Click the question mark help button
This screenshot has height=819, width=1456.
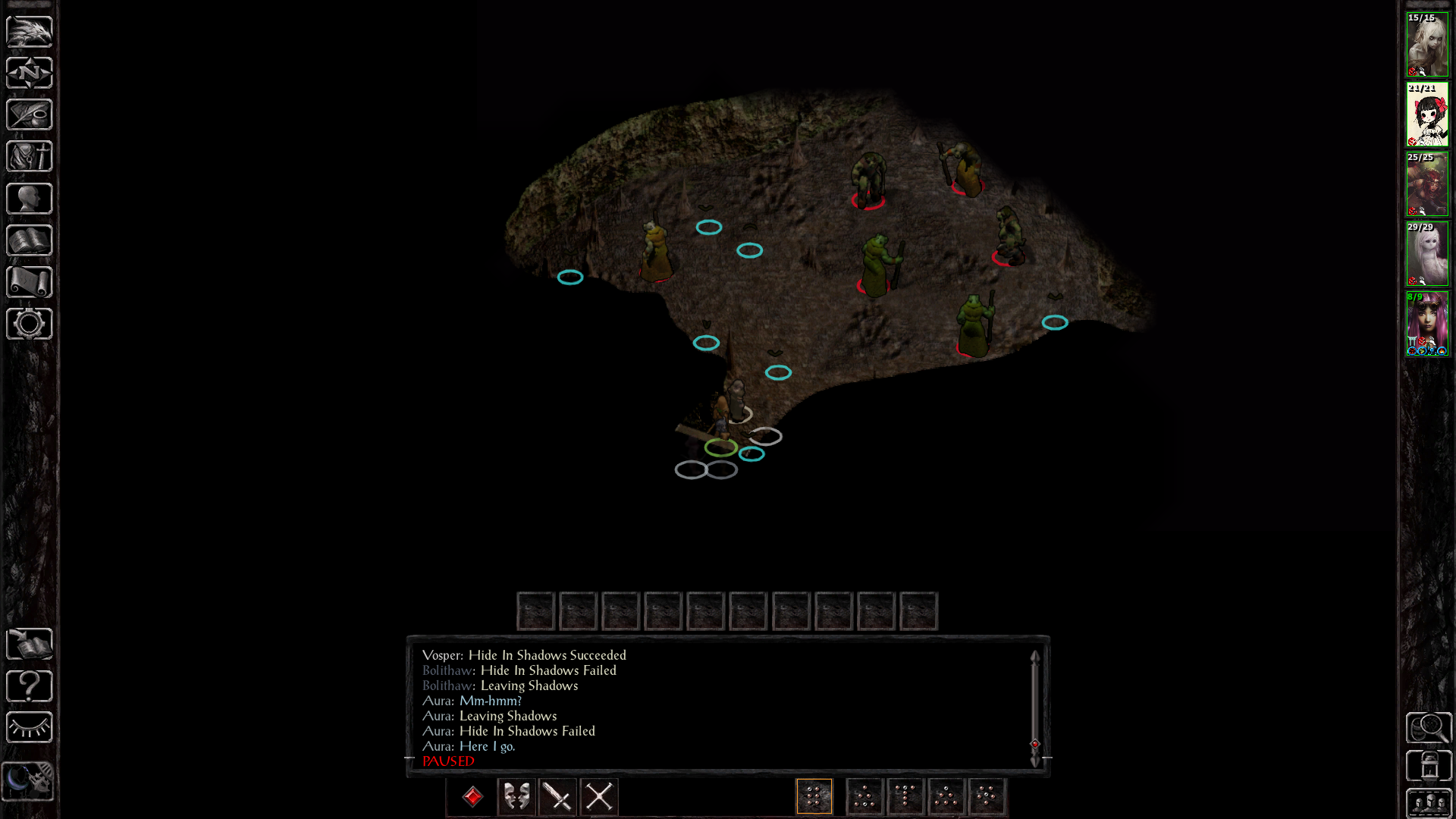click(30, 686)
